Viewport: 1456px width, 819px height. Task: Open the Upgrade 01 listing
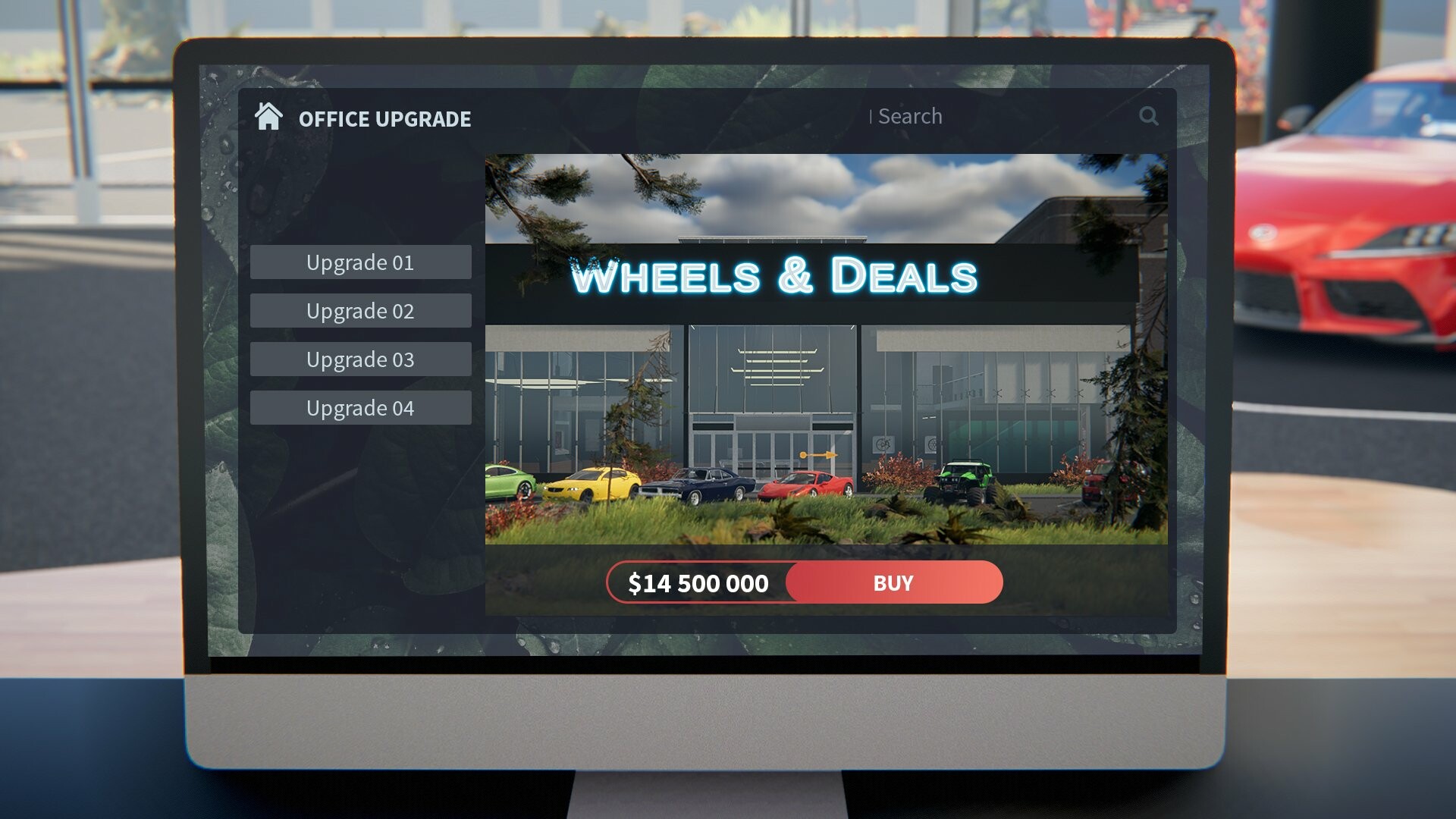(x=360, y=262)
